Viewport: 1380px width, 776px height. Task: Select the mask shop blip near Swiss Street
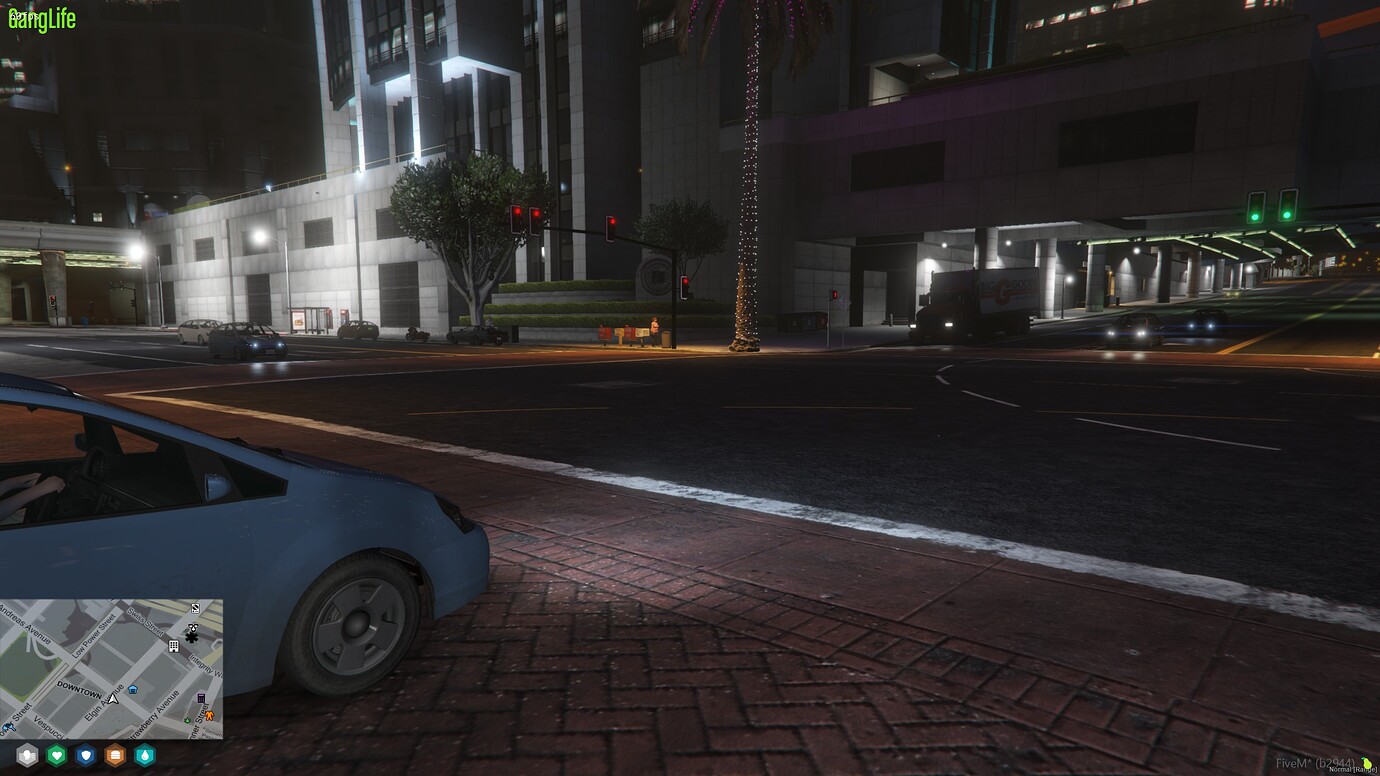[192, 627]
